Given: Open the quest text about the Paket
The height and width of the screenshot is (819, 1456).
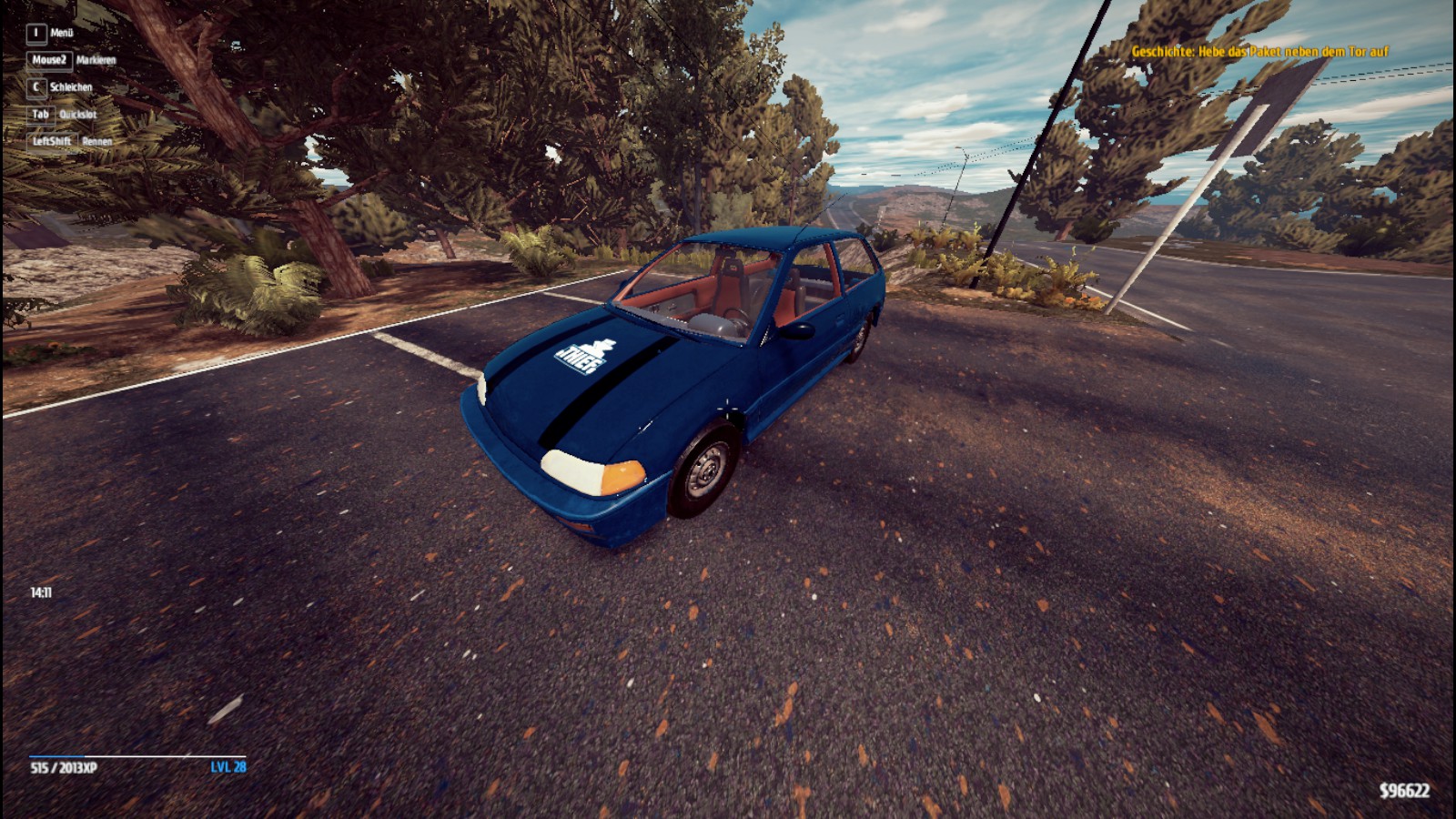Looking at the screenshot, I should [x=1259, y=52].
